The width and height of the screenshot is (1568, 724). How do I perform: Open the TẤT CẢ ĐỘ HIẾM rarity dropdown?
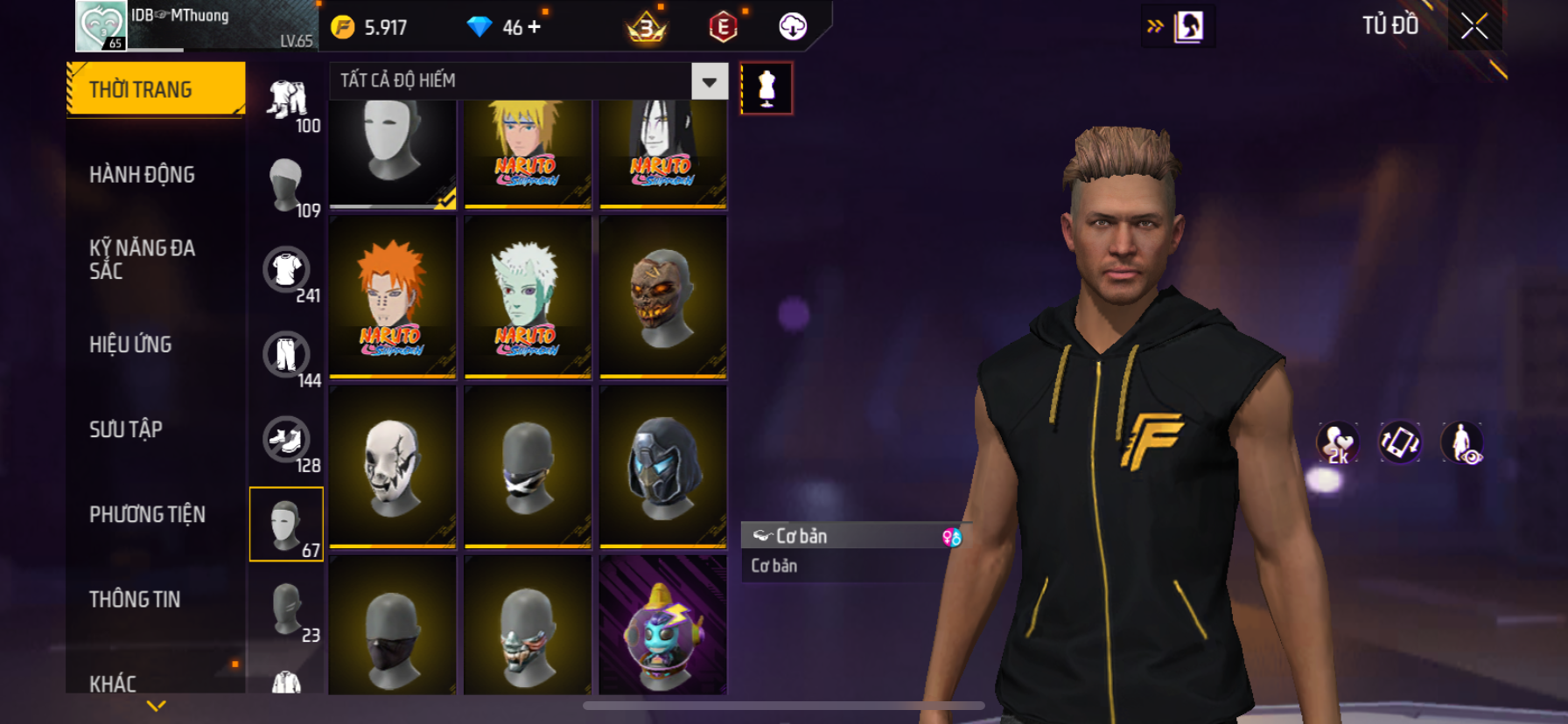(709, 81)
